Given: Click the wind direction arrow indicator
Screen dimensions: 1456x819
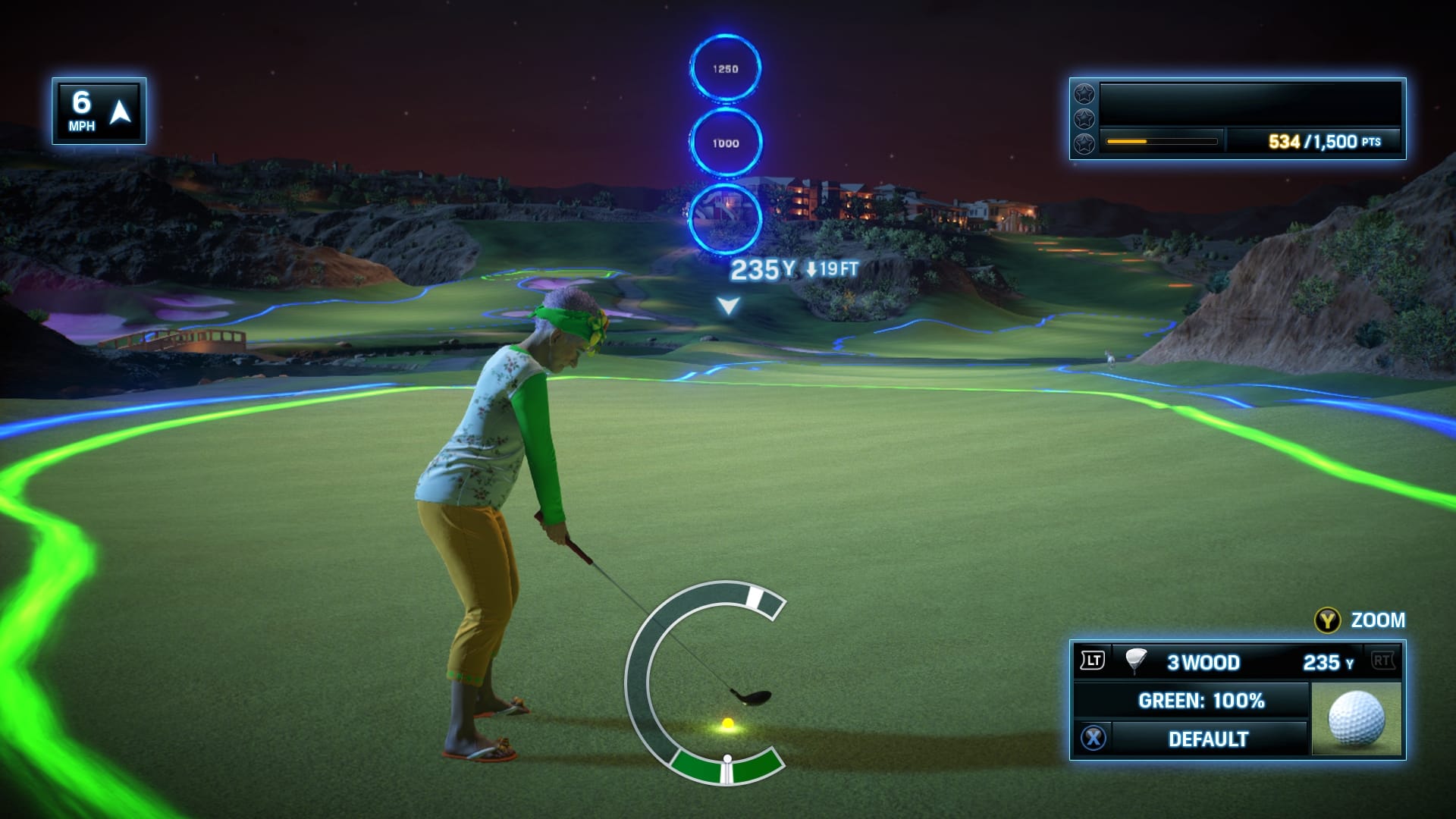Looking at the screenshot, I should click(x=121, y=112).
